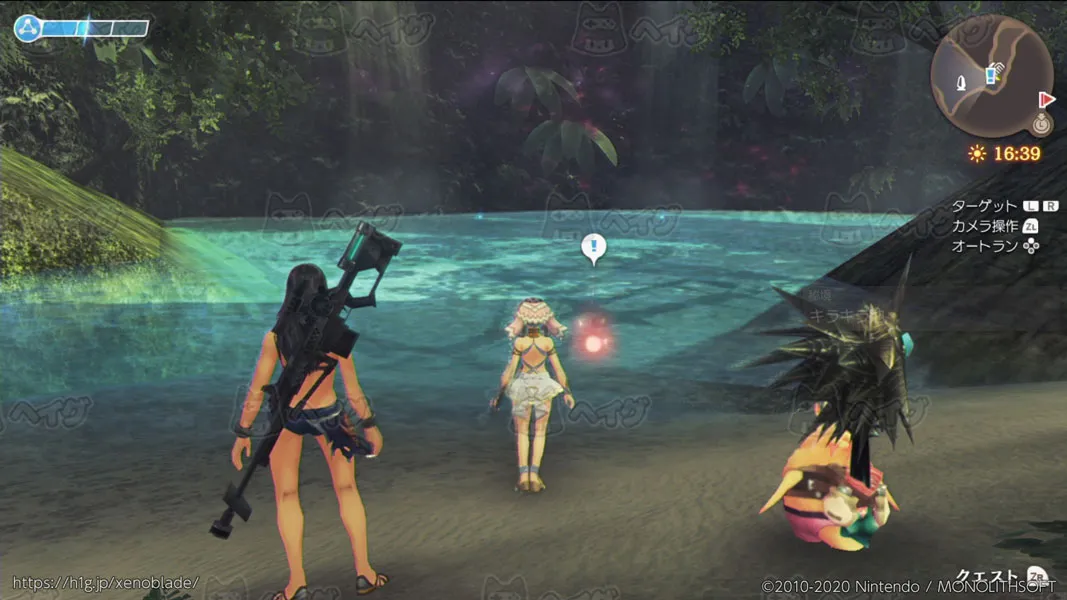This screenshot has width=1067, height=600.
Task: Open the クエスト quest label
Action: pos(986,577)
